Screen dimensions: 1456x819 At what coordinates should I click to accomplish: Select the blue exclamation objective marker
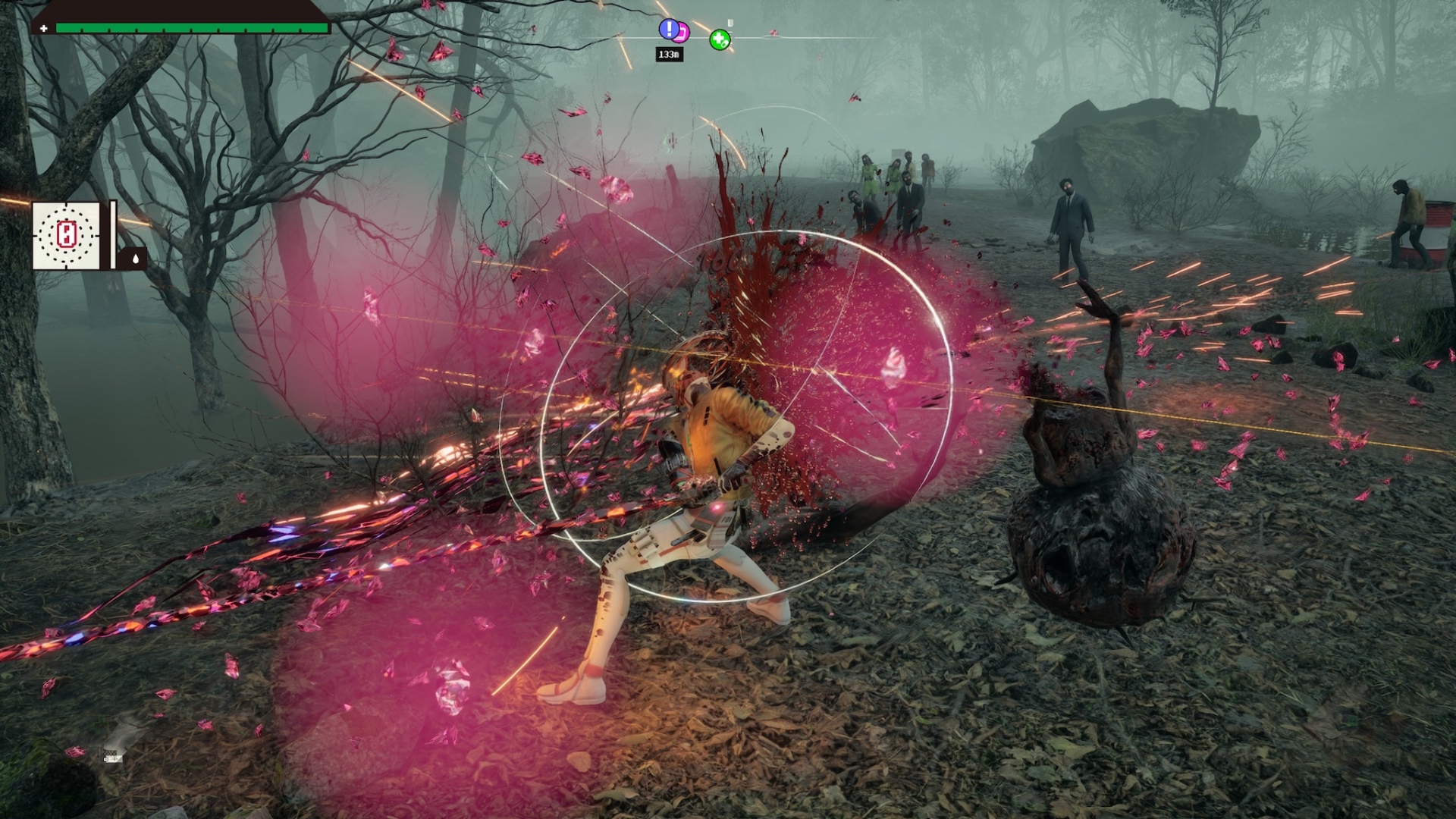(x=668, y=29)
